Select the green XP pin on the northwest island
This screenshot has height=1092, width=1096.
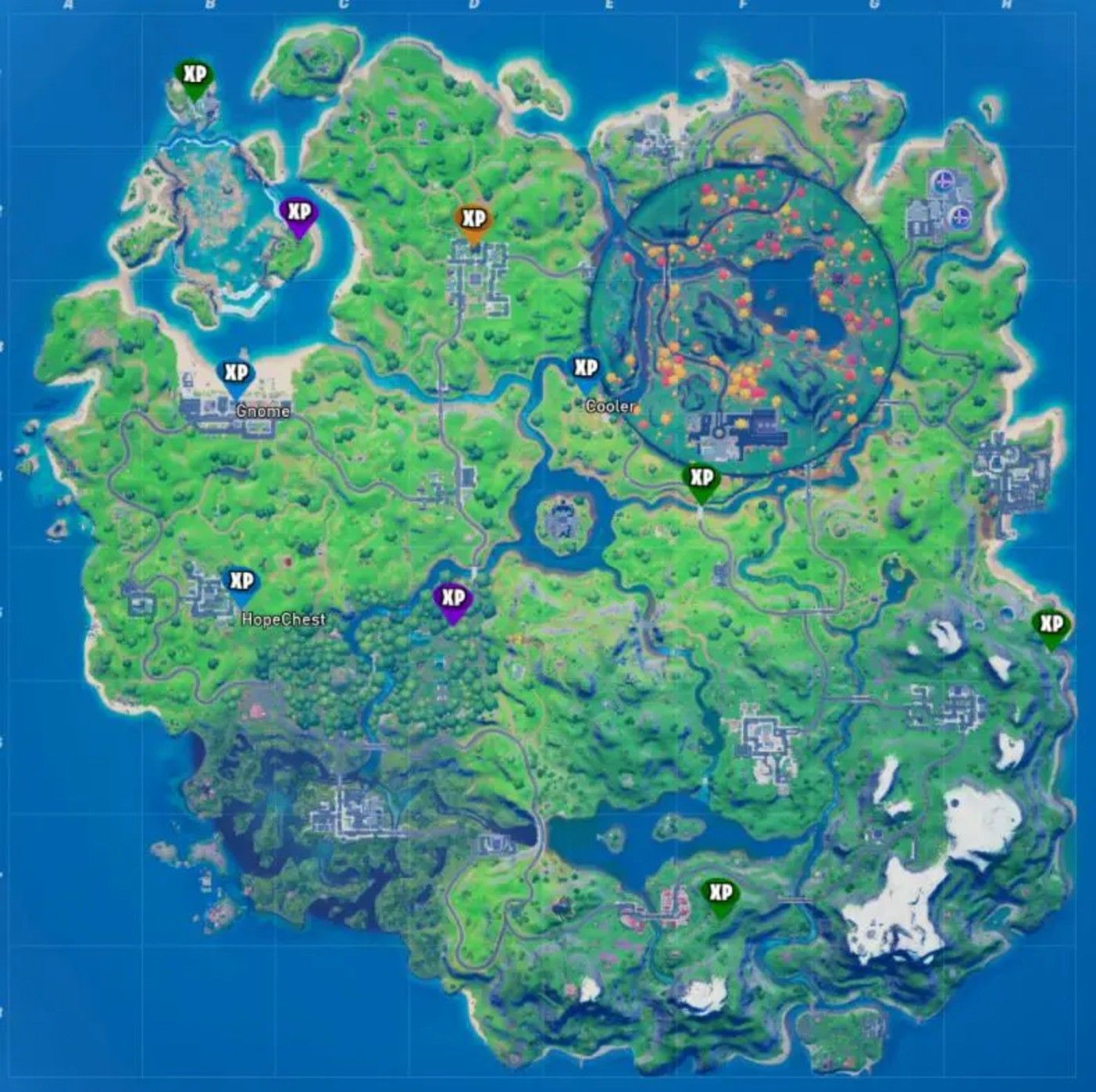point(193,77)
